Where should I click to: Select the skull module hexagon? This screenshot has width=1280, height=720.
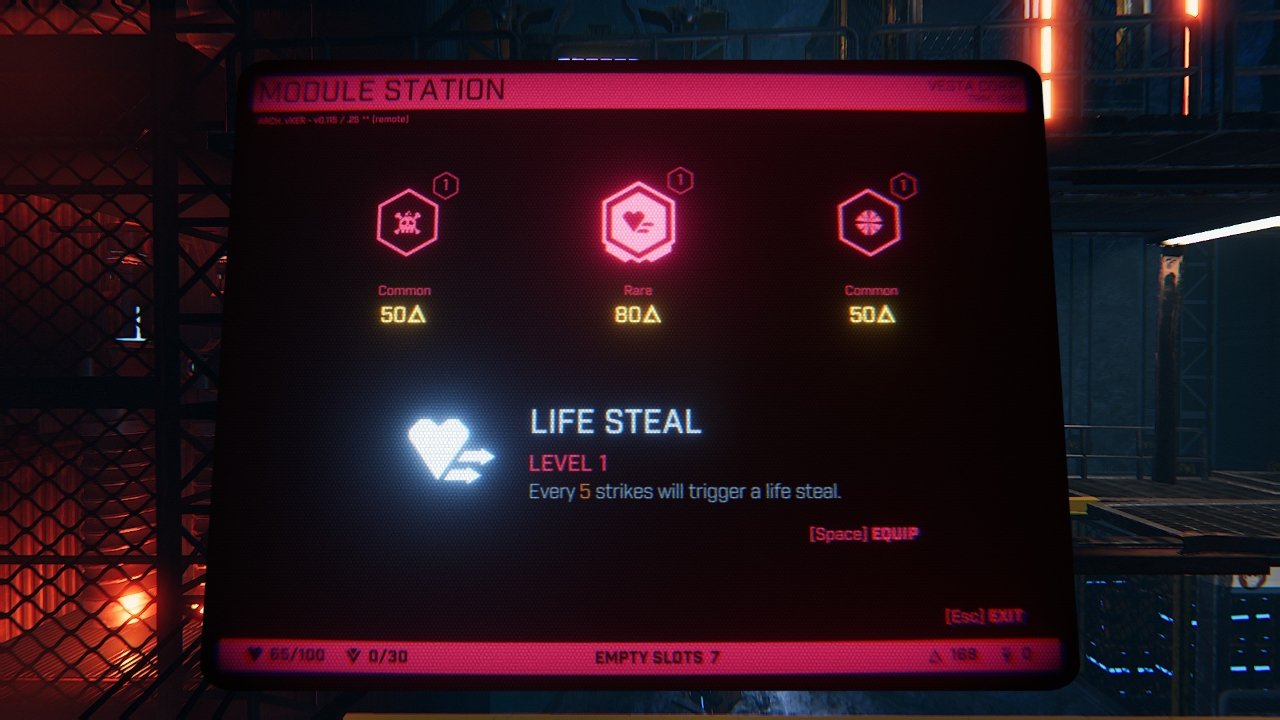tap(406, 223)
